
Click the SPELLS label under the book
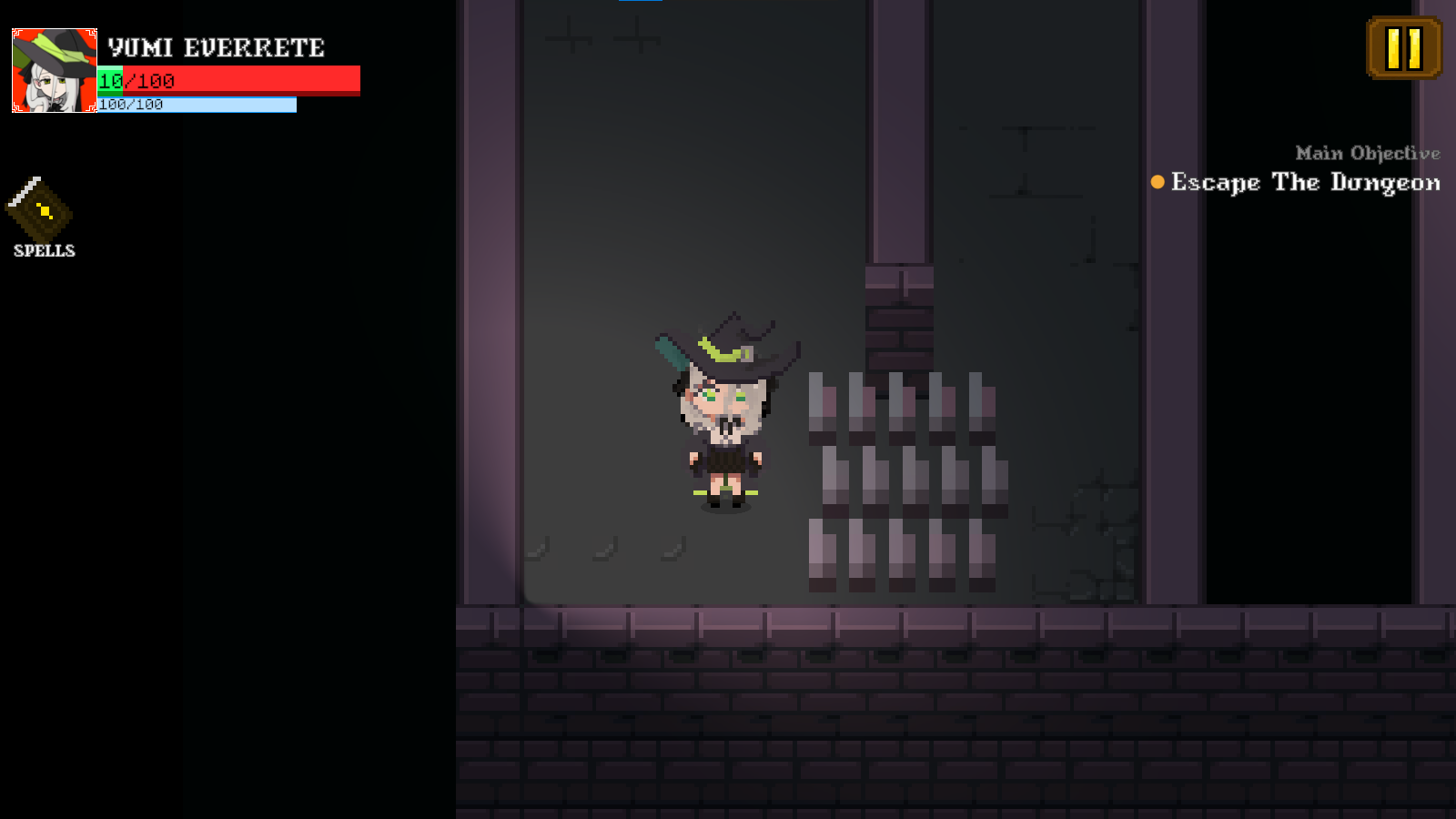43,251
